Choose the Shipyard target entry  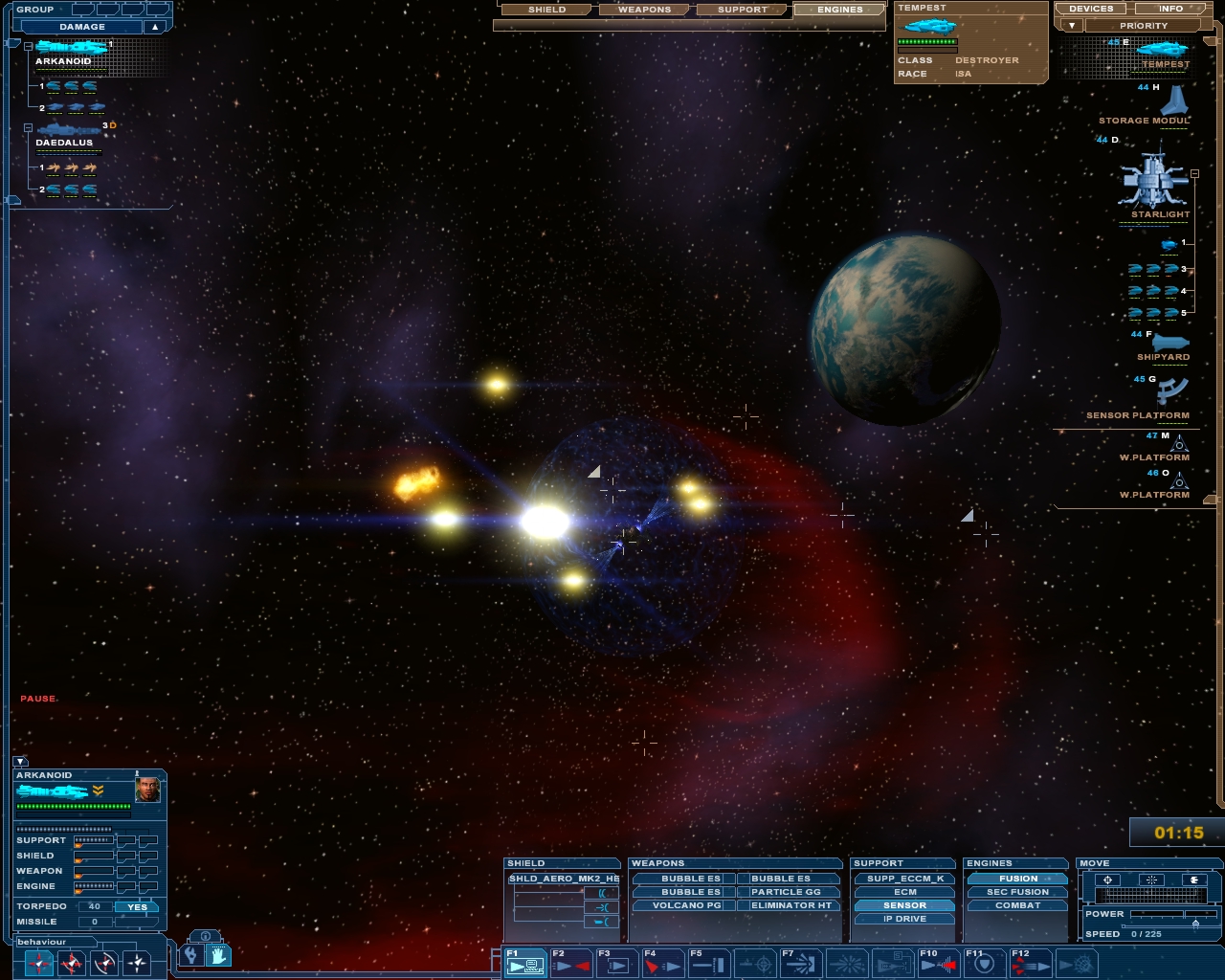(x=1169, y=344)
